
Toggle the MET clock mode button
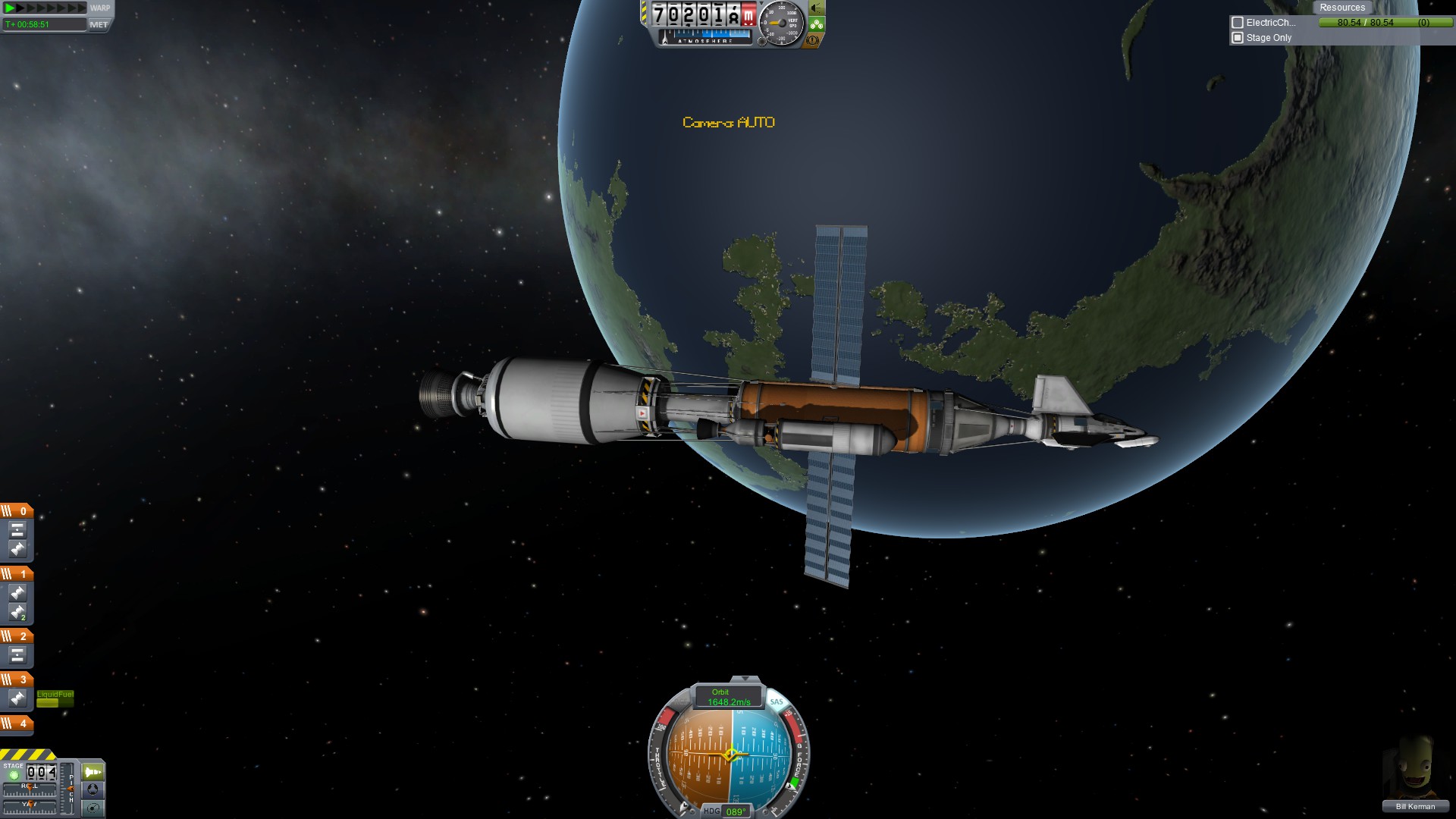tap(99, 24)
